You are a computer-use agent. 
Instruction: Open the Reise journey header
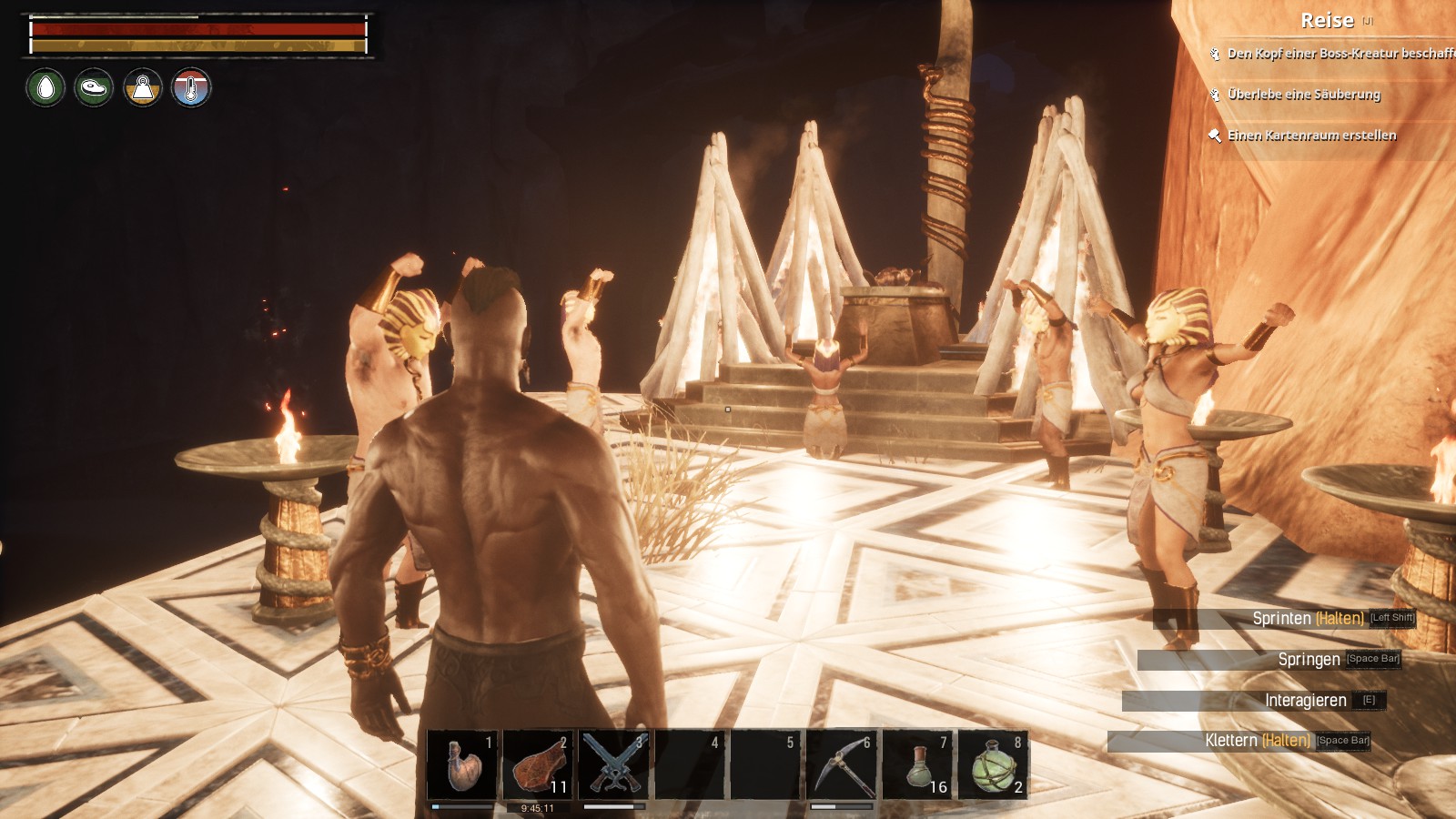tap(1327, 20)
